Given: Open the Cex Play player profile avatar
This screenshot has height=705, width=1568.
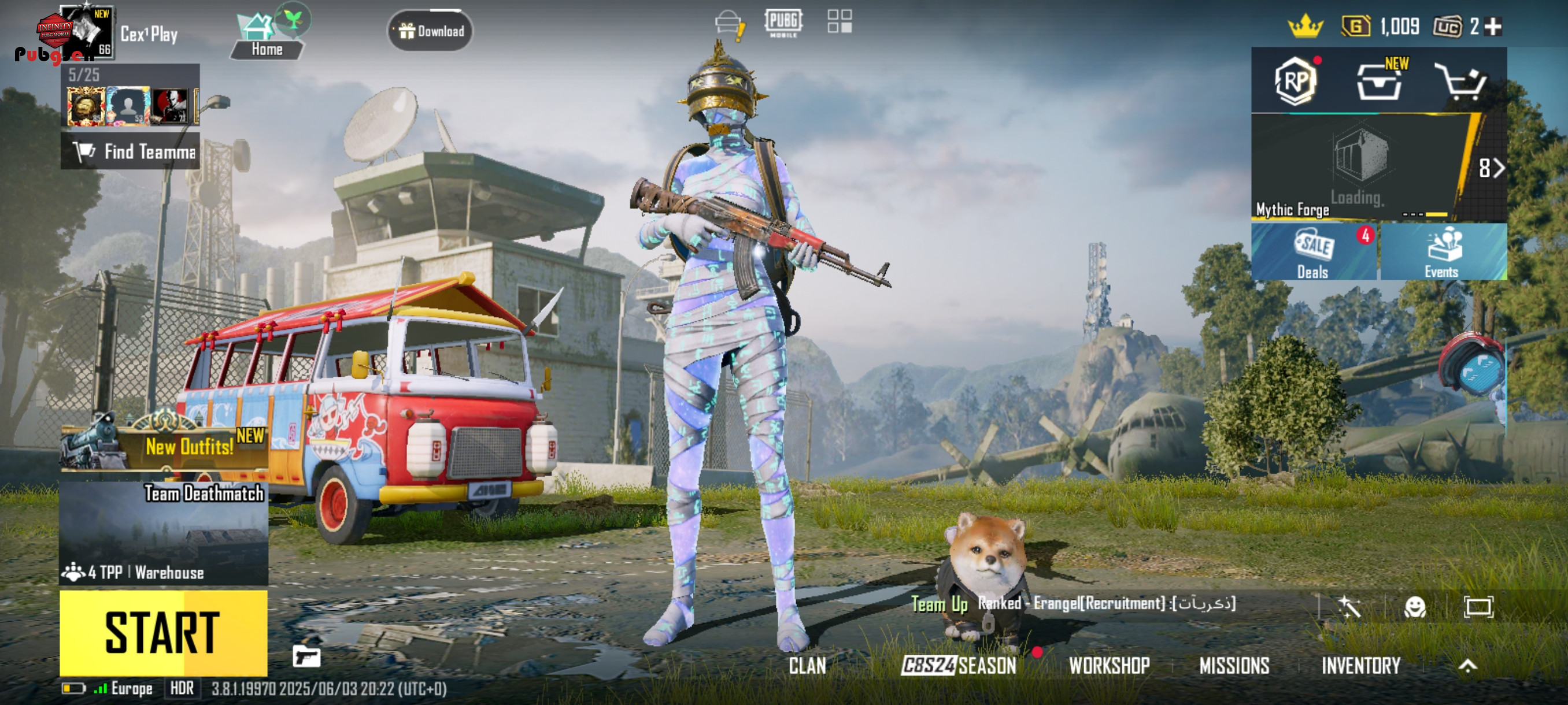Looking at the screenshot, I should (x=85, y=34).
